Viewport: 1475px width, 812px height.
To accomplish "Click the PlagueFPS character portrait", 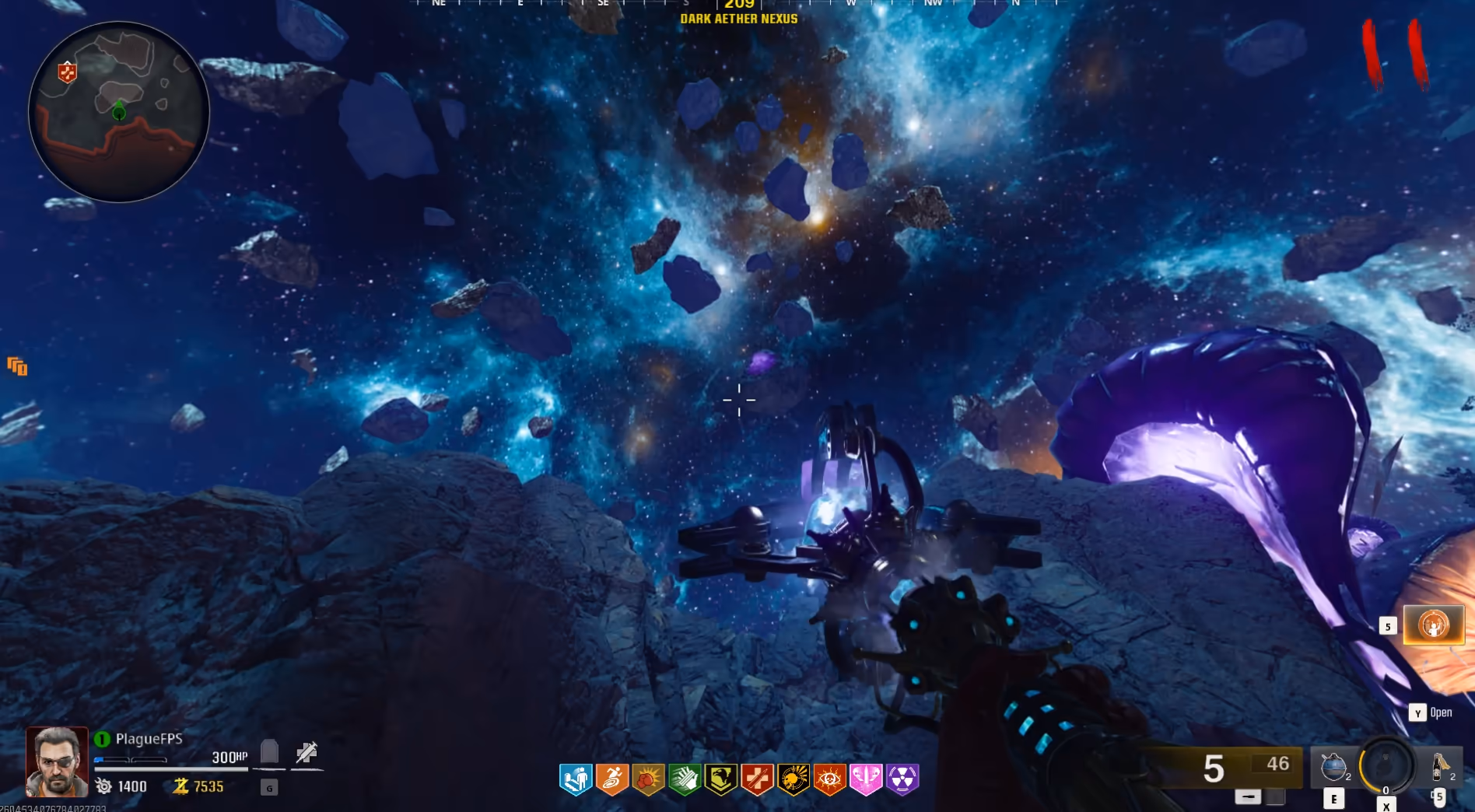I will click(57, 761).
